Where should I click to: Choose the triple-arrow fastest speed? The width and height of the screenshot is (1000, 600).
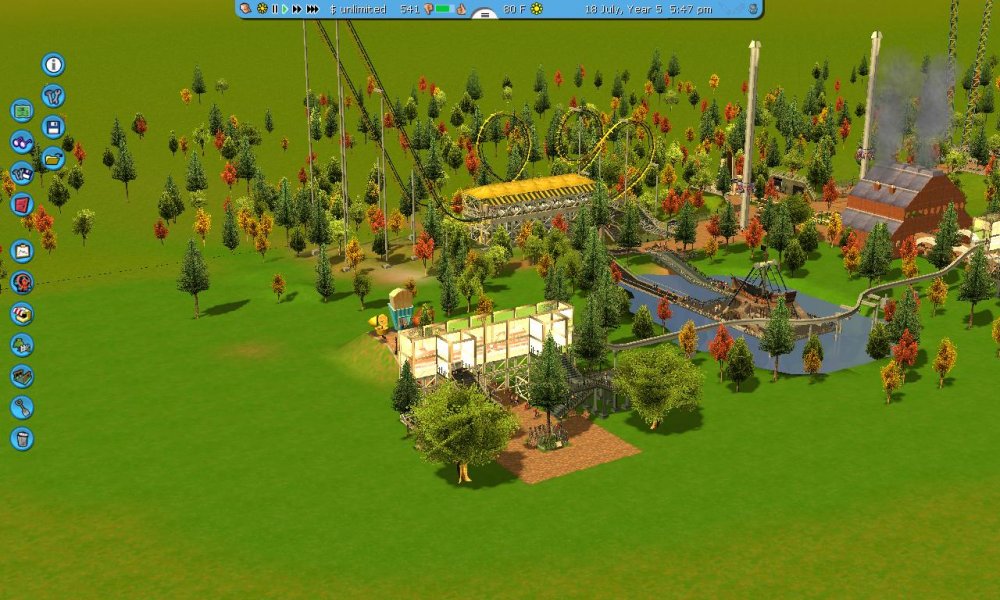(x=313, y=9)
